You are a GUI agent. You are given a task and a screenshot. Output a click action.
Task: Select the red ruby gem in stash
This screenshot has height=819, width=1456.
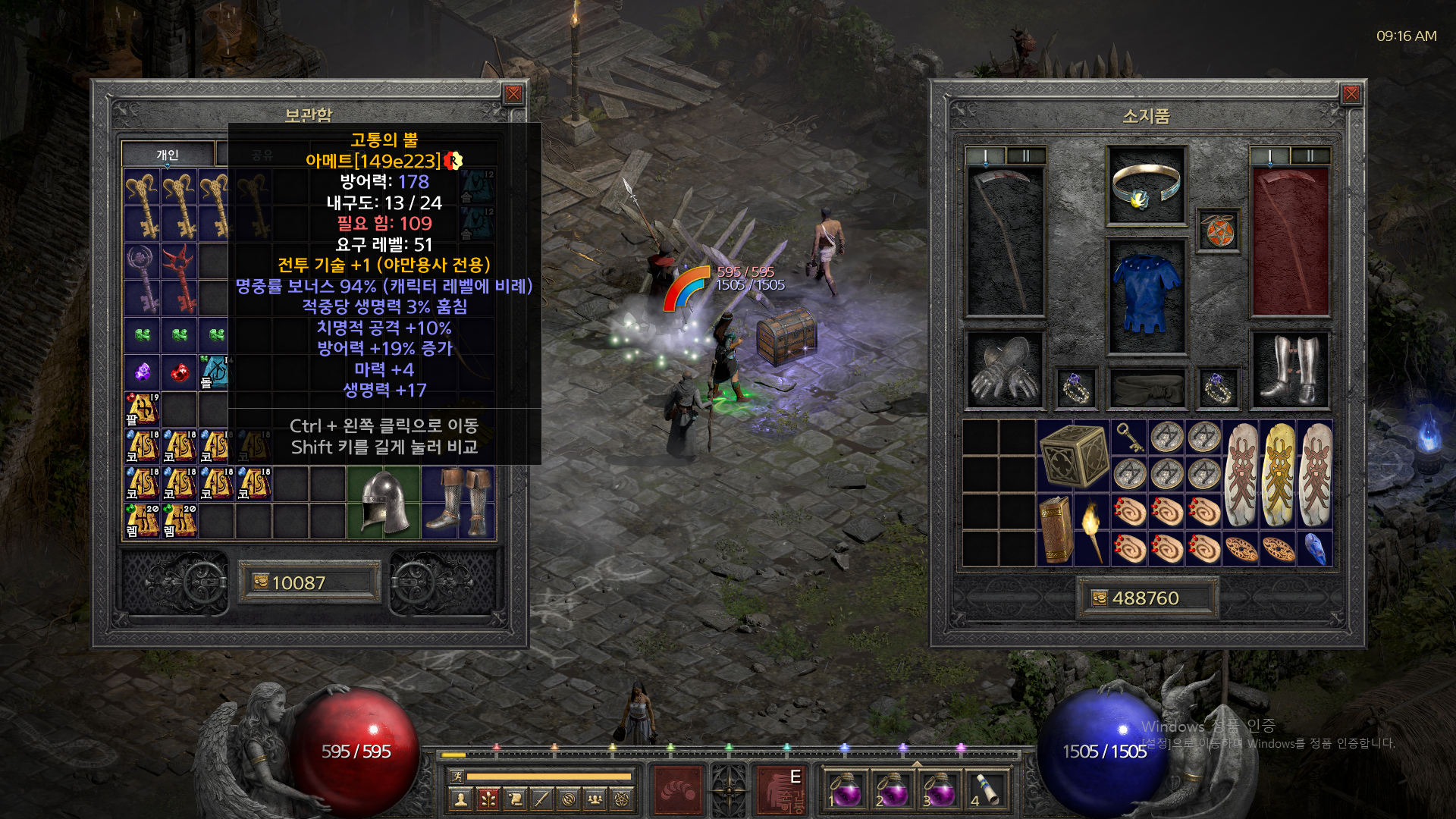(180, 372)
